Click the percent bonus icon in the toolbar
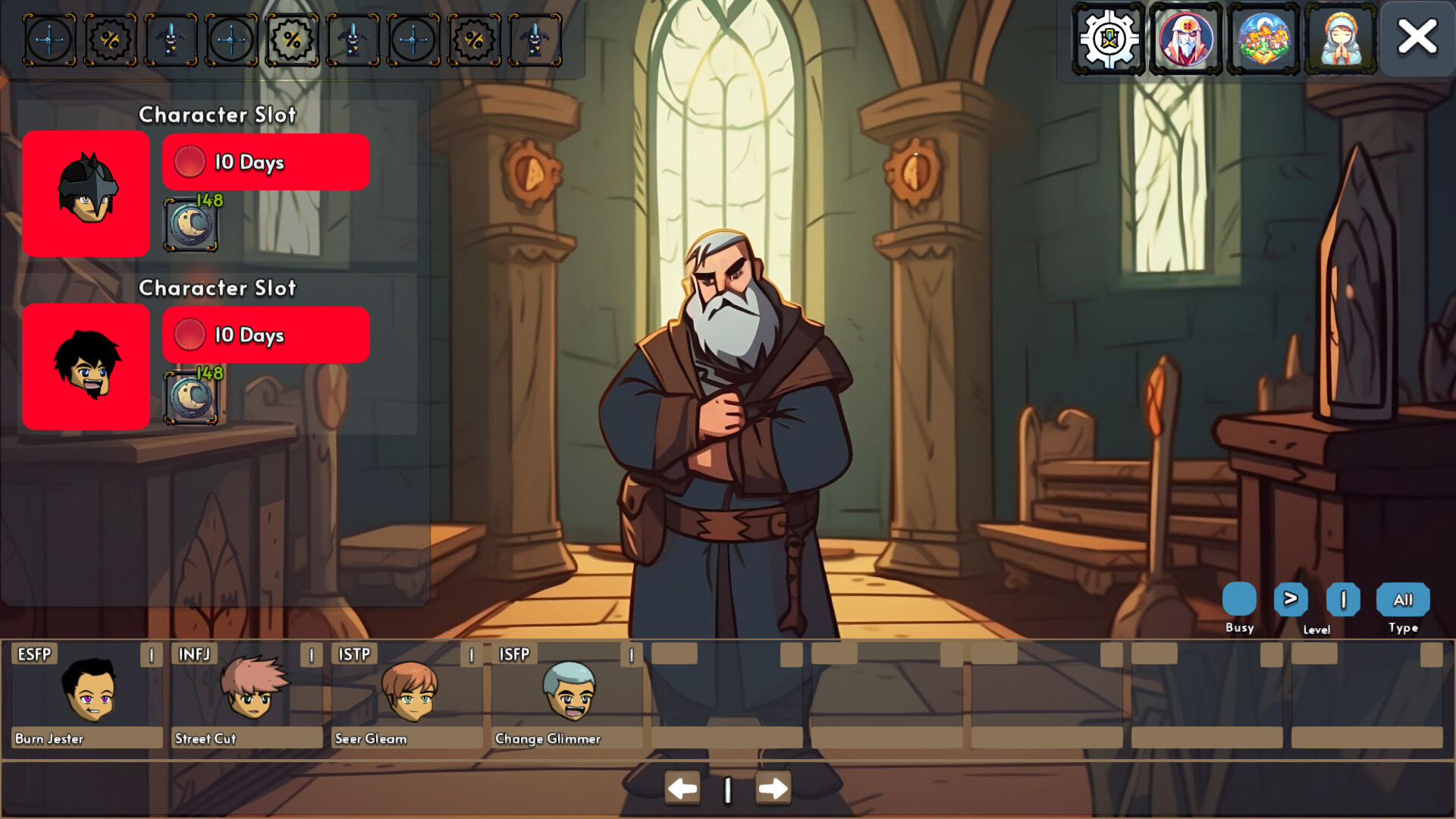 coord(110,39)
